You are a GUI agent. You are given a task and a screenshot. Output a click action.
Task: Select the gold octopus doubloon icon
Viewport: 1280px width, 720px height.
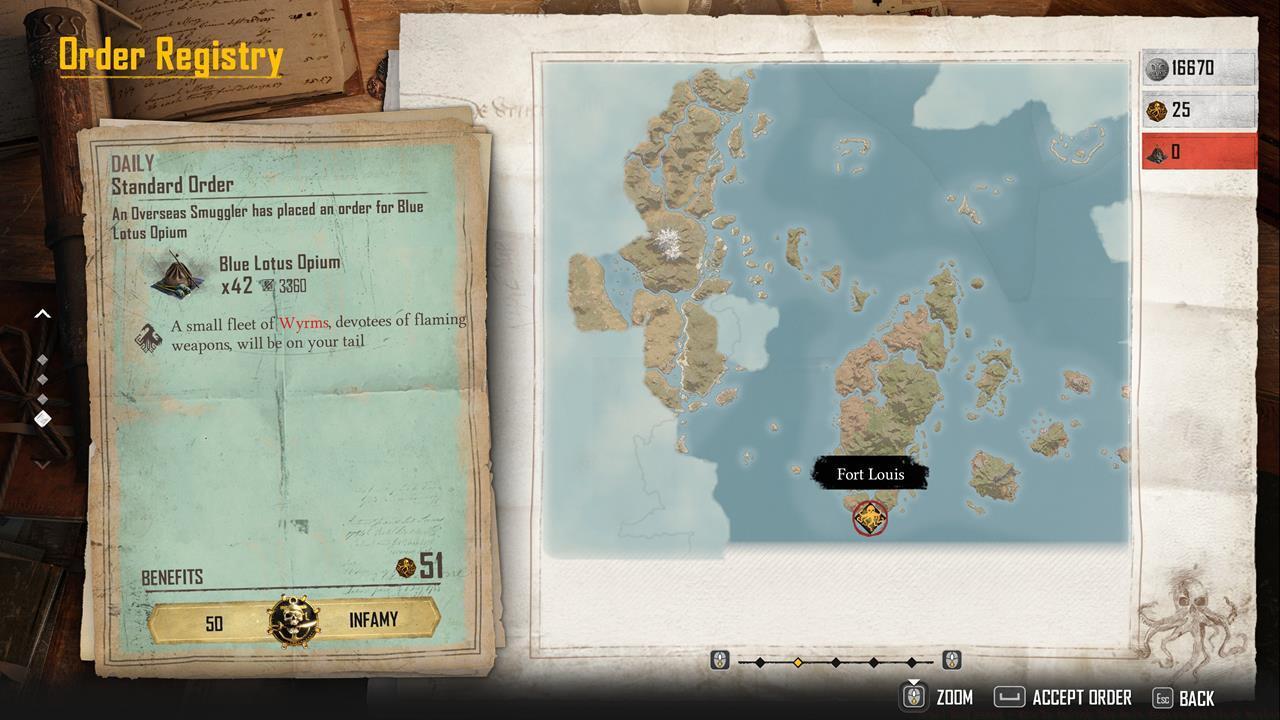[x=1158, y=110]
